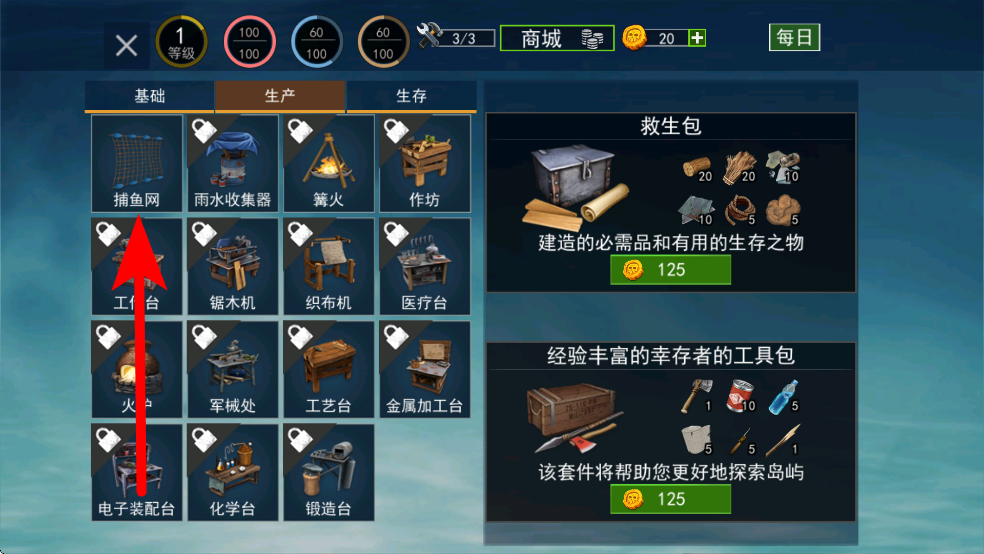Choose the locked 雨水收集器 recipe
Viewport: 984px width, 554px height.
(x=232, y=163)
